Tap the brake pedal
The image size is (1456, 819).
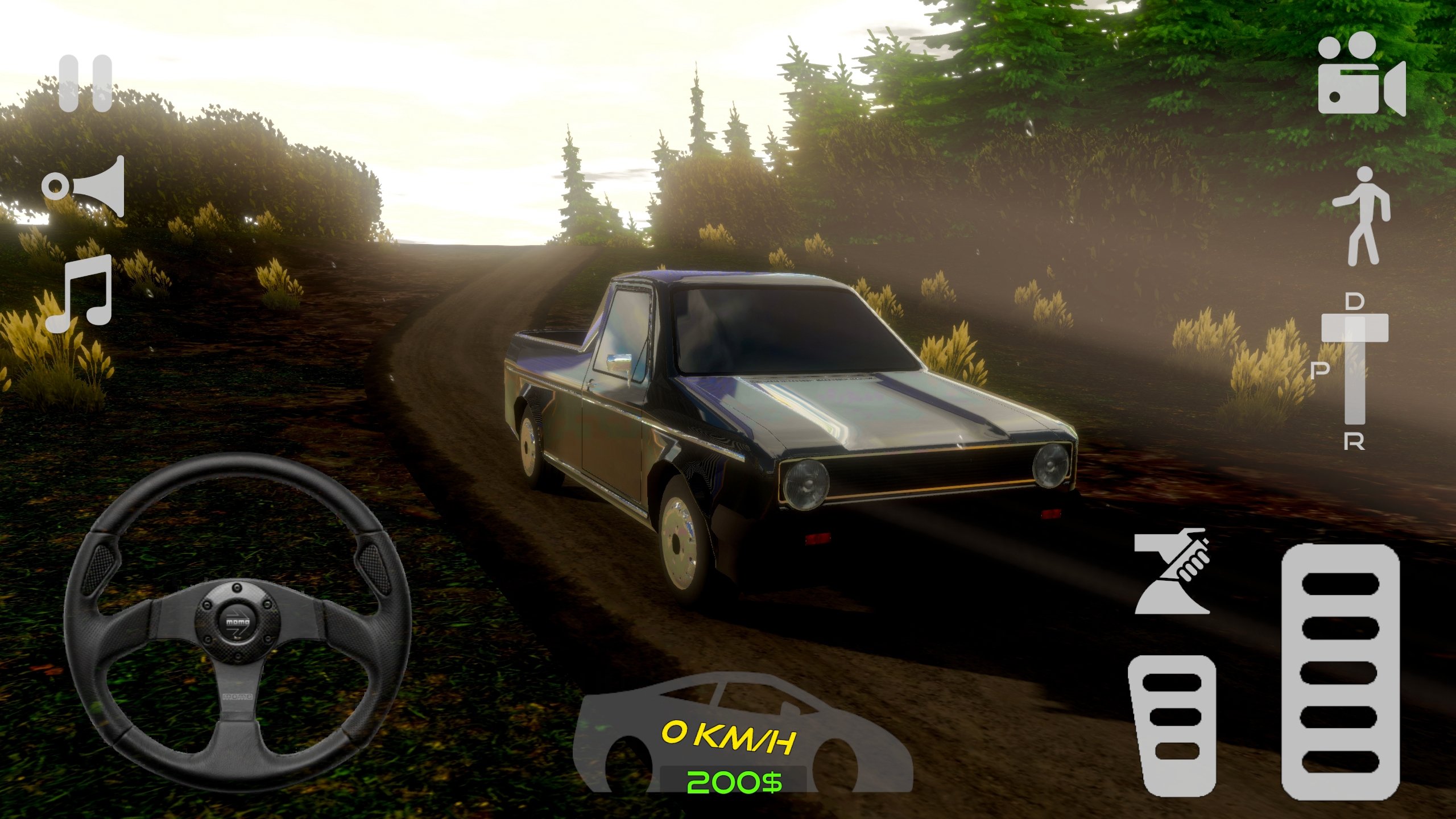[x=1173, y=725]
